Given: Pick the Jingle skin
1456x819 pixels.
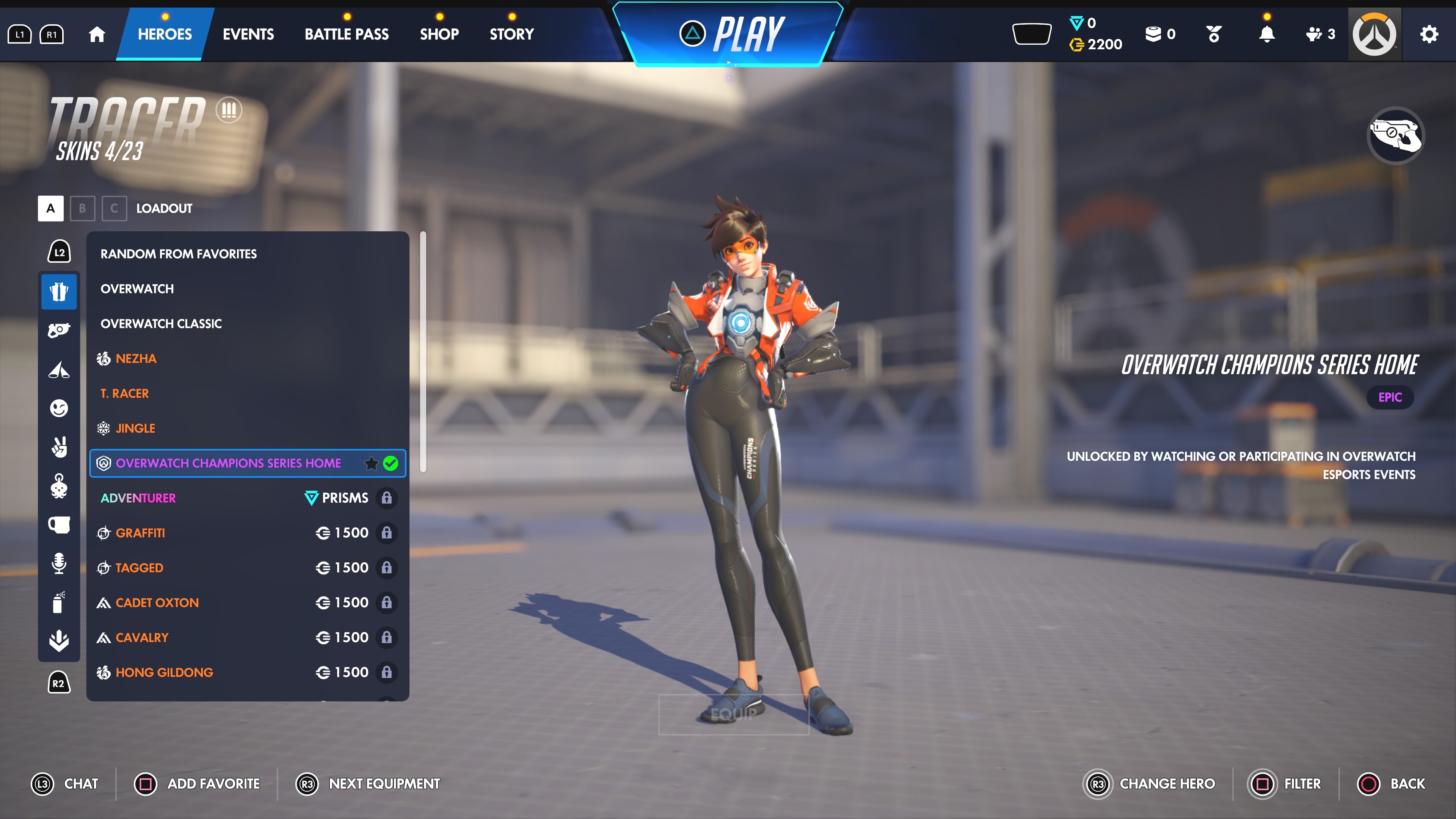Looking at the screenshot, I should click(135, 428).
